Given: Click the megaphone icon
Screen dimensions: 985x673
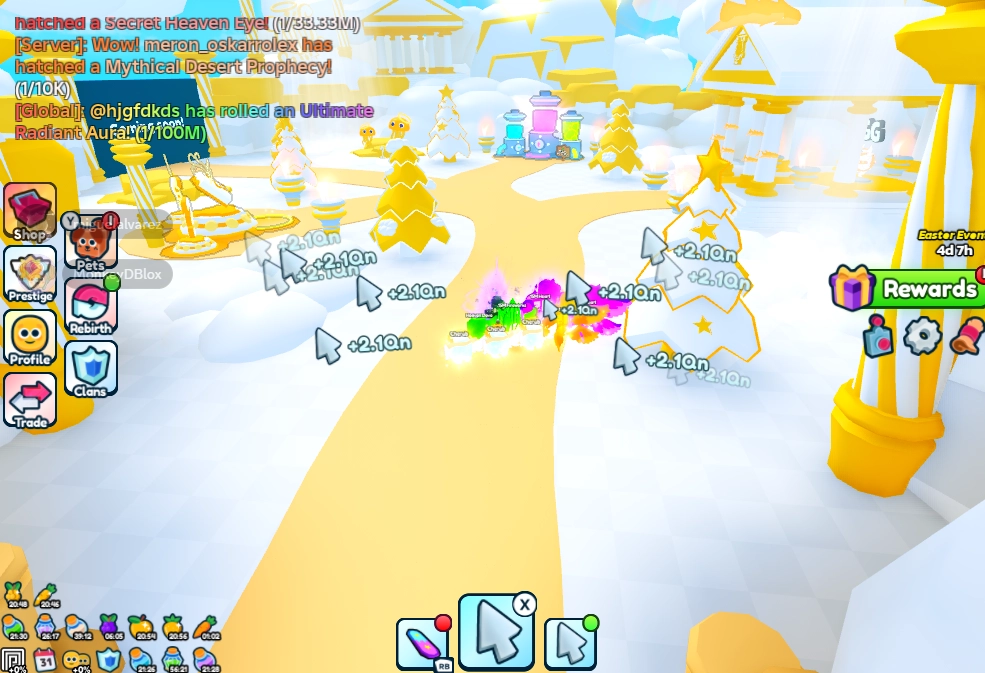Looking at the screenshot, I should point(966,336).
